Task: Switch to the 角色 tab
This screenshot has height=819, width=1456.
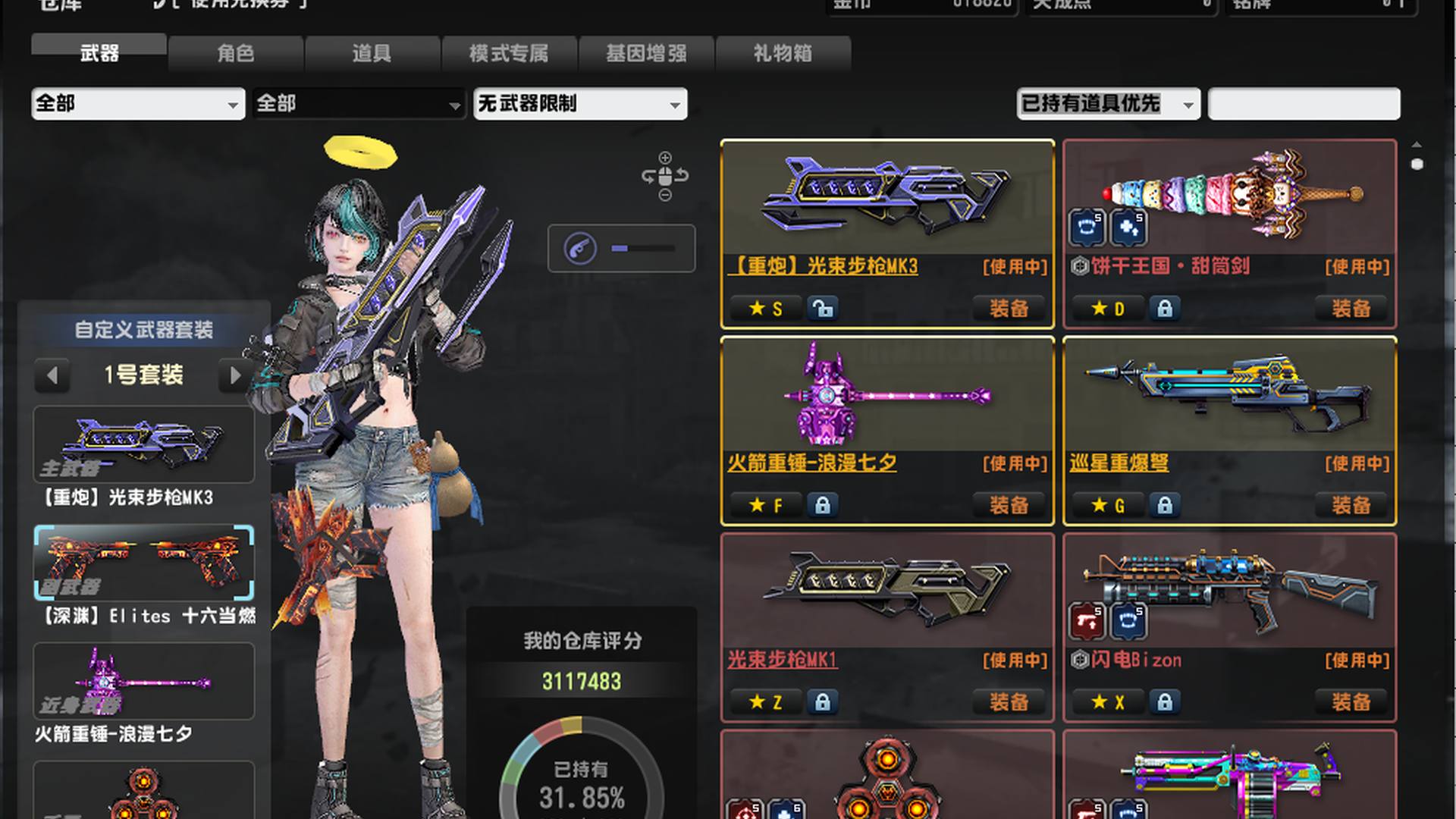Action: coord(236,53)
